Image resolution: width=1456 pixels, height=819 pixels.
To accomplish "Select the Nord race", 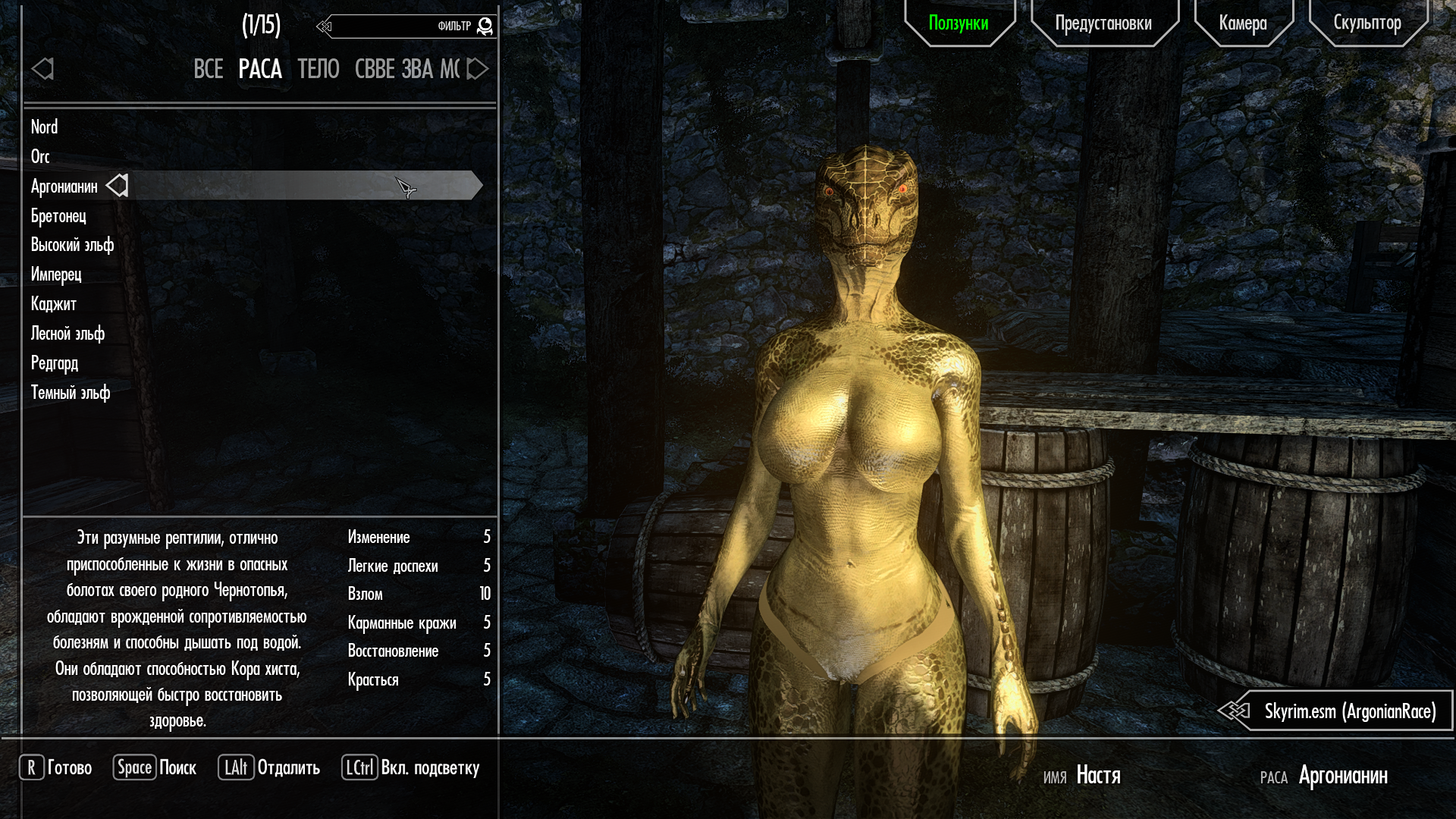I will [x=45, y=127].
